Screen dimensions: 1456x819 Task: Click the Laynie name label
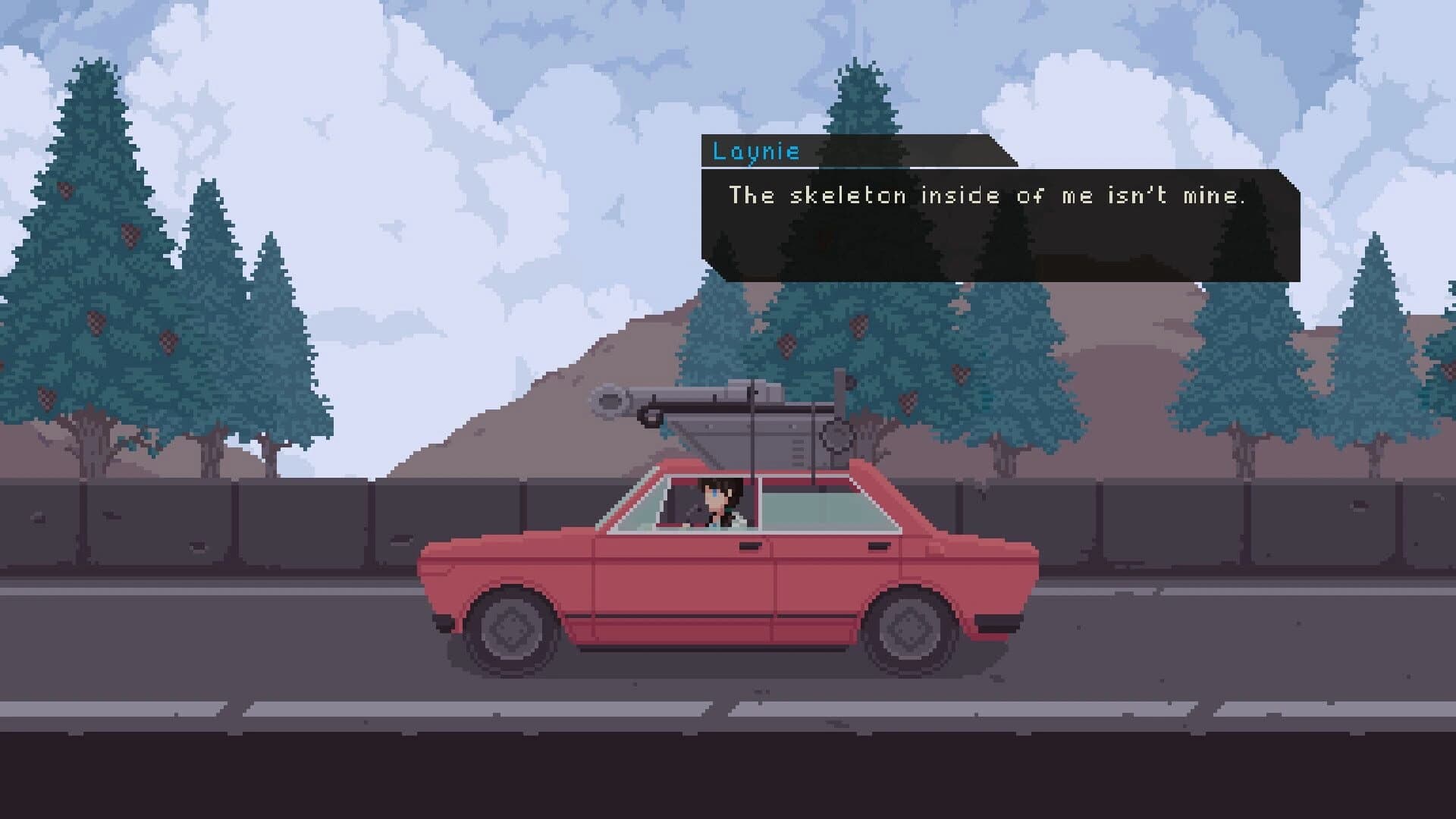(x=755, y=152)
